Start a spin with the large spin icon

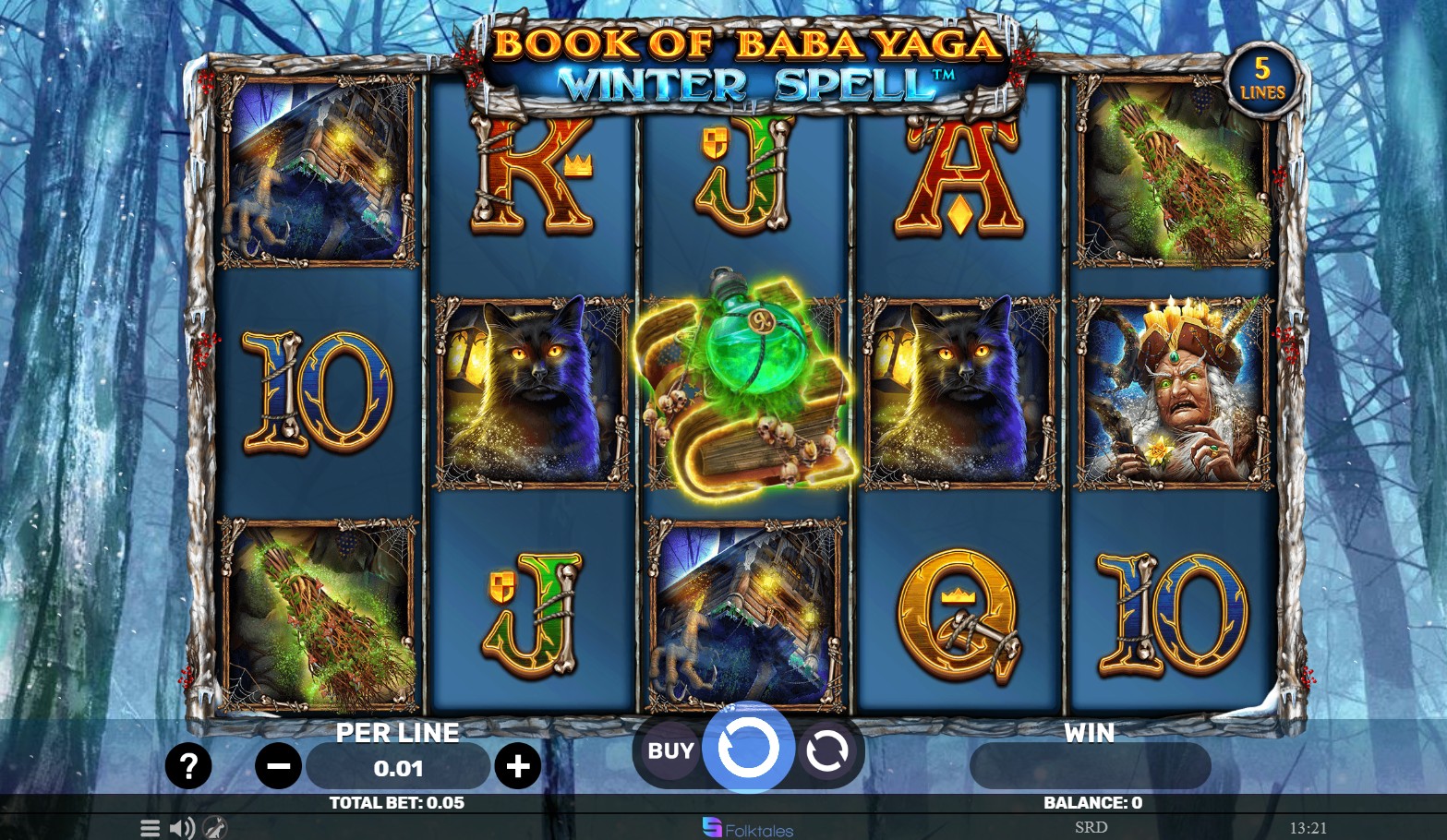(x=749, y=750)
